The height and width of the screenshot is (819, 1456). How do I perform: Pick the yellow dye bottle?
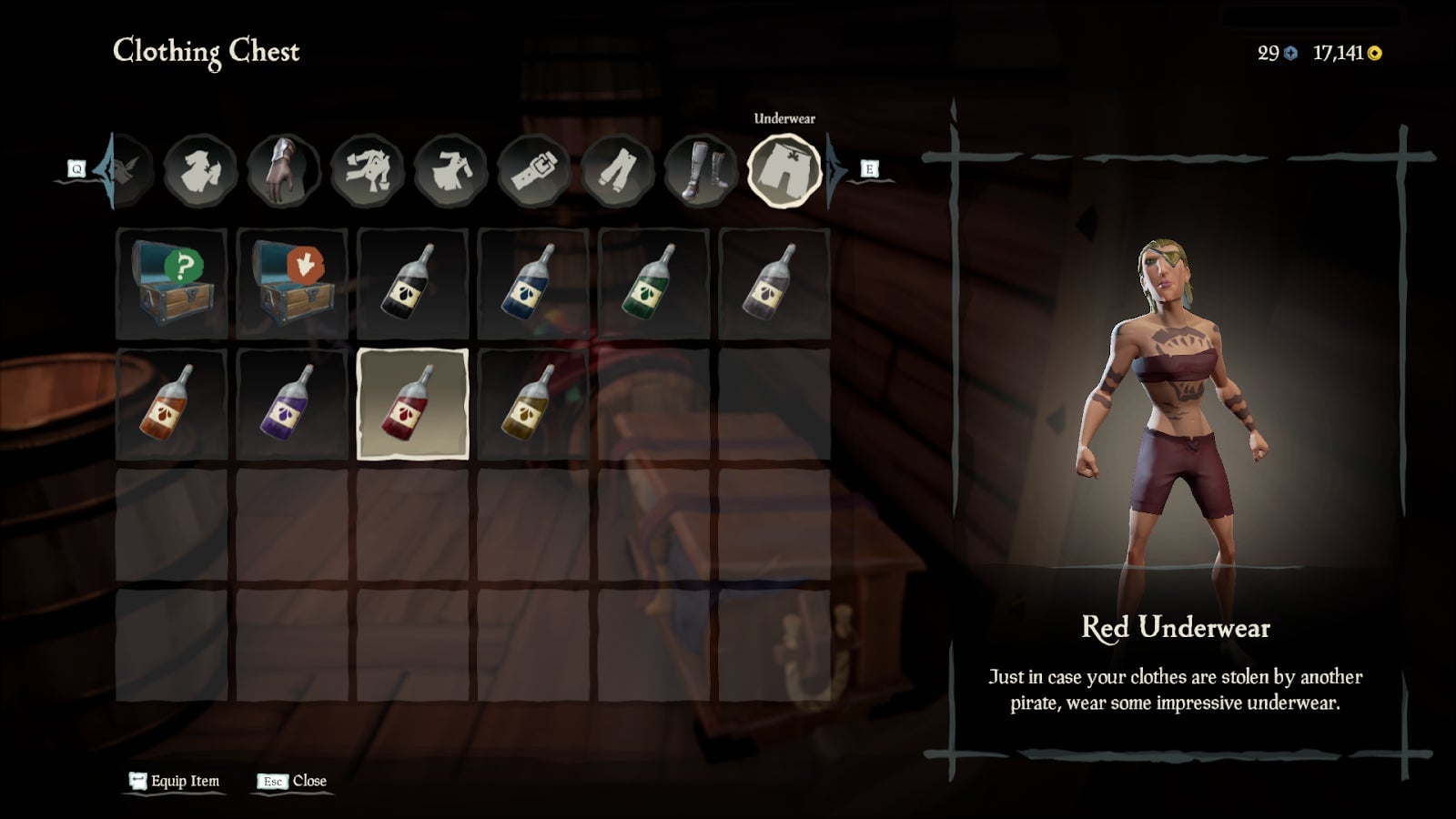click(532, 404)
